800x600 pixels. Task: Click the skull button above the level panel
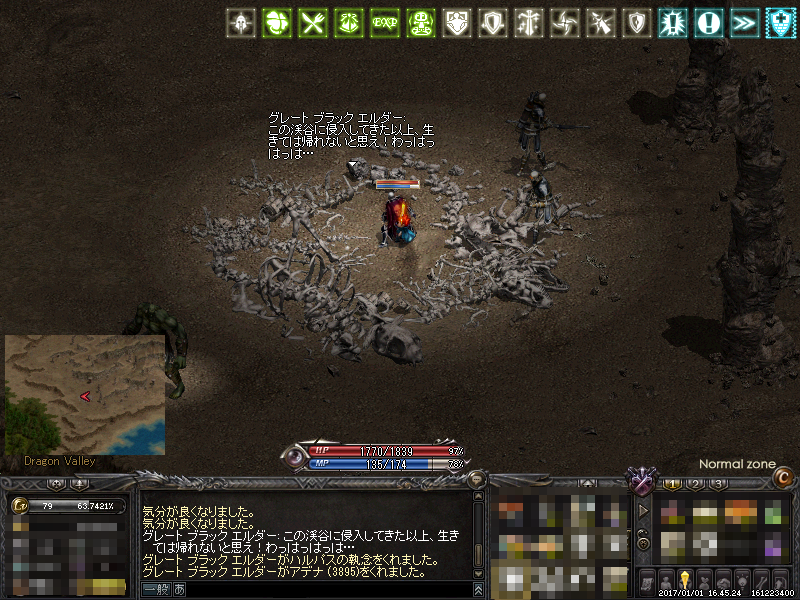[57, 484]
